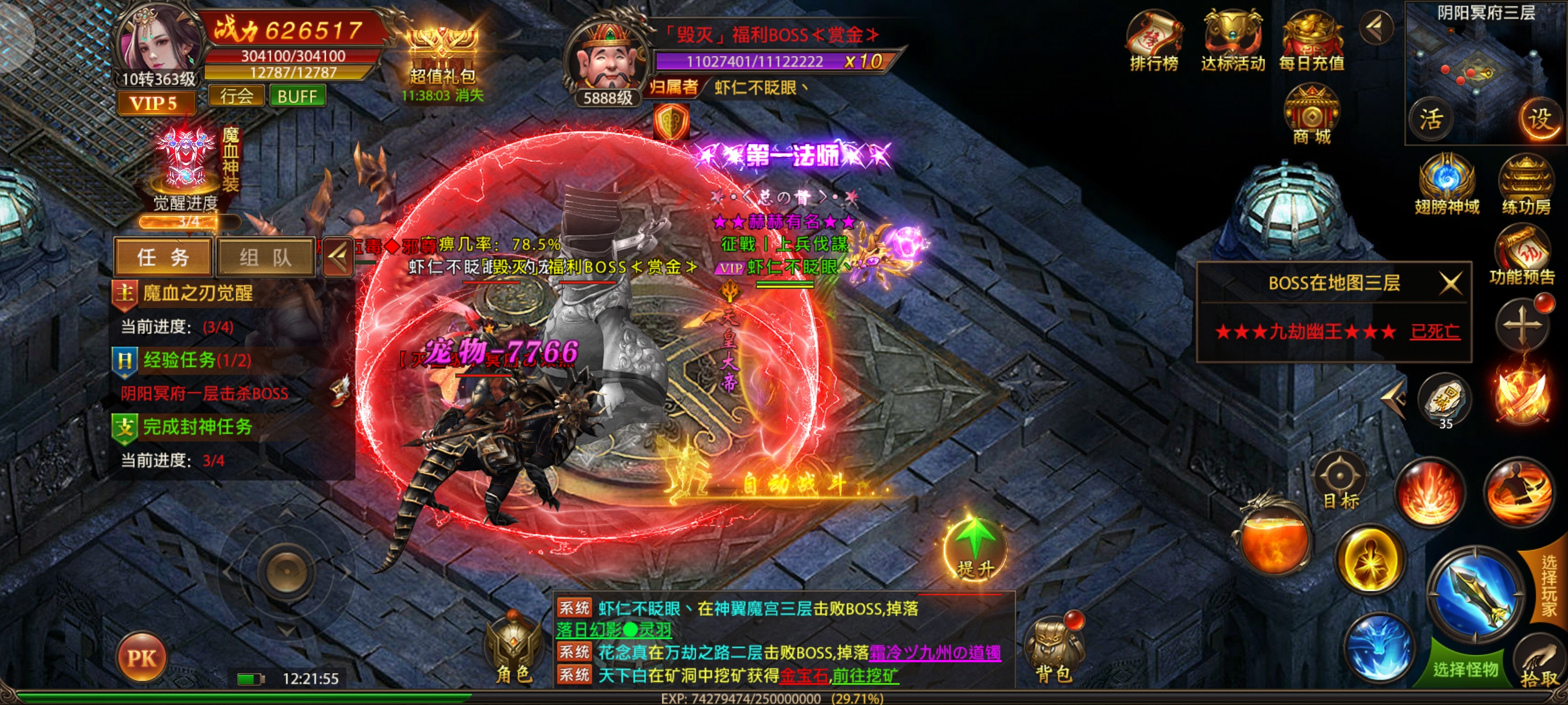Click the 已死亡 boss status link
Viewport: 1568px width, 705px height.
point(1434,332)
